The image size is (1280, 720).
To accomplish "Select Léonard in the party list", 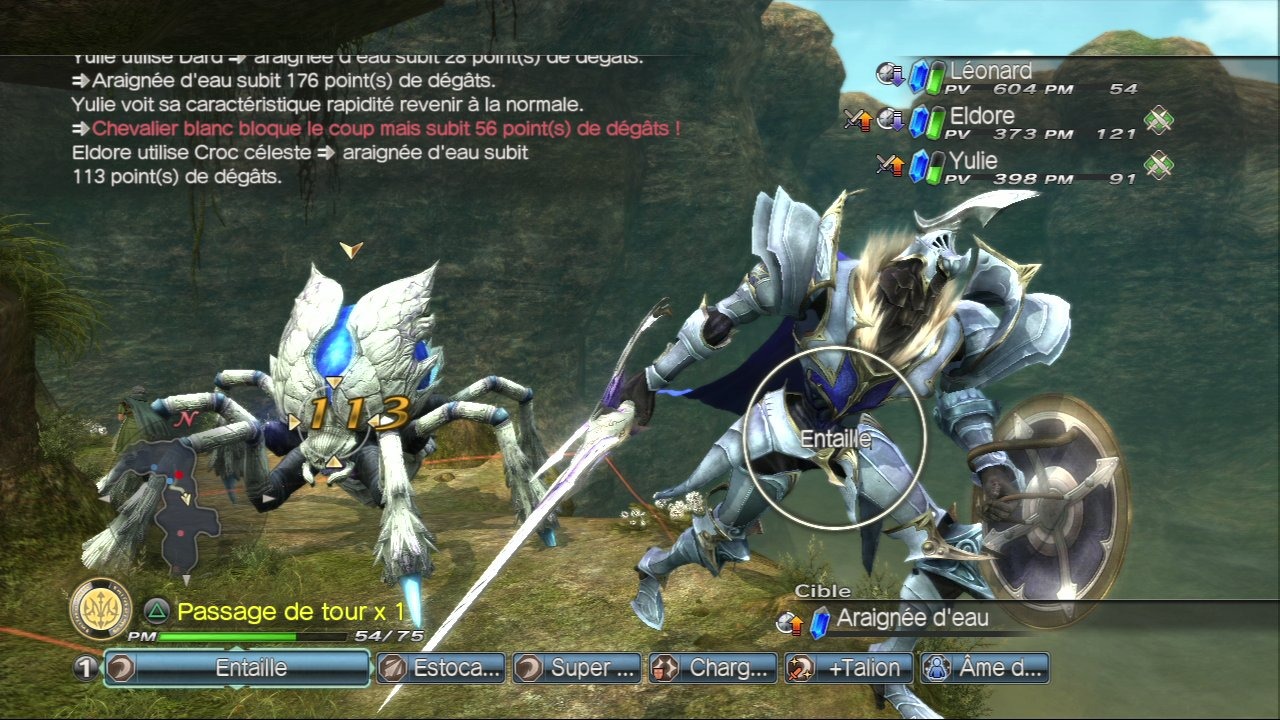I will coord(990,72).
